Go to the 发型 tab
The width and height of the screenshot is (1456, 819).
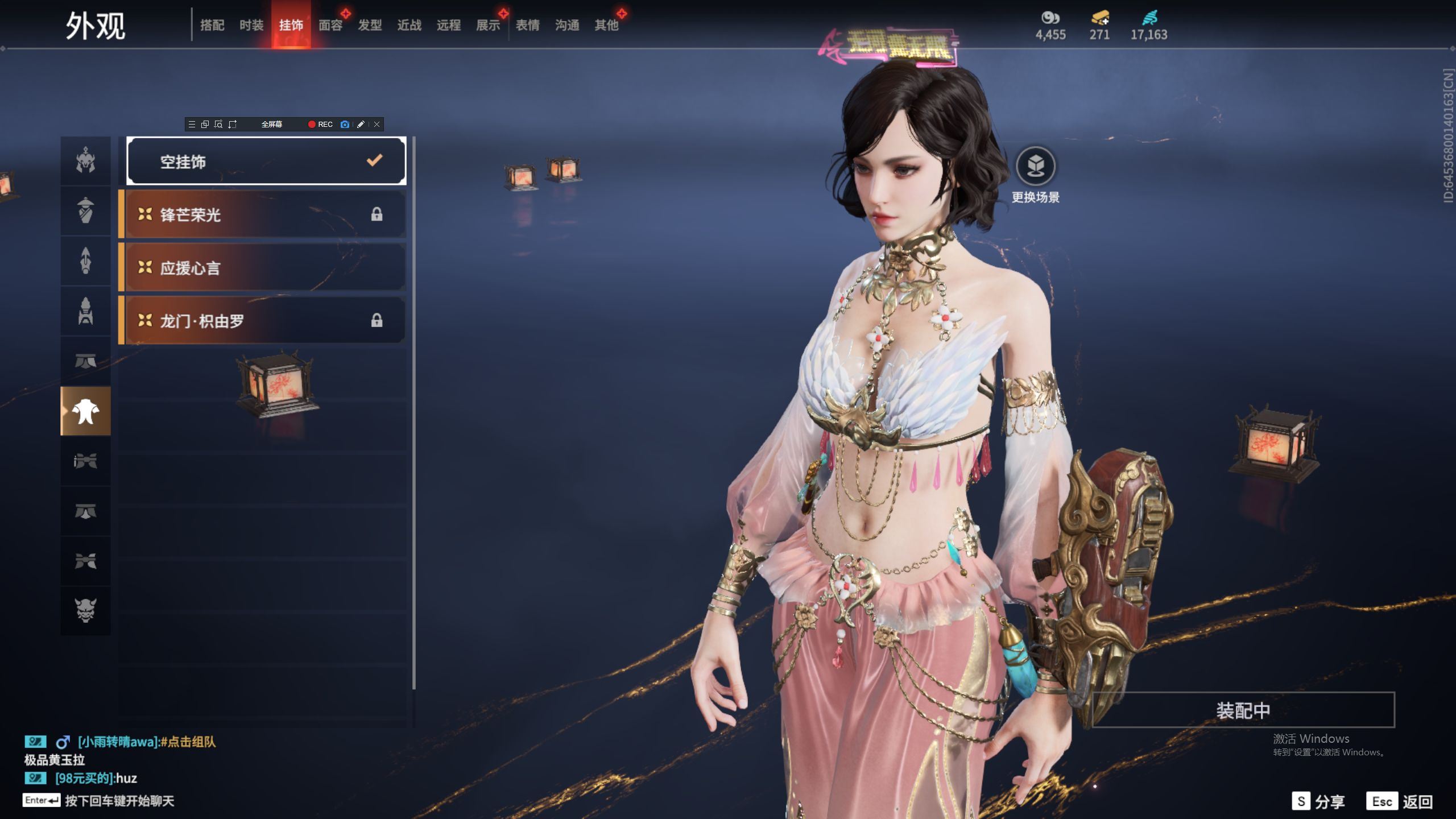tap(370, 26)
